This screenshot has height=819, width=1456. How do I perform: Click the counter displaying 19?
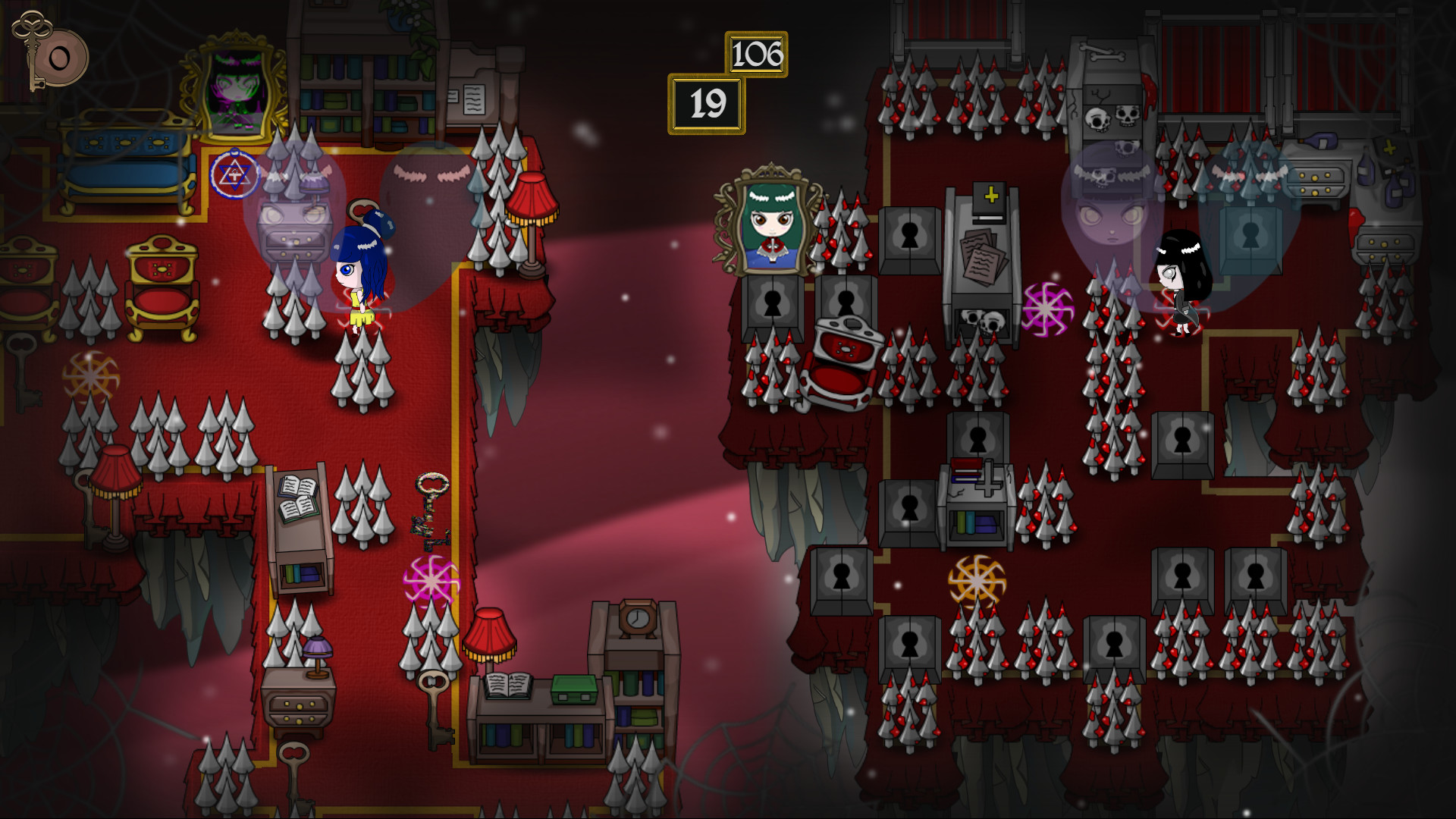707,102
